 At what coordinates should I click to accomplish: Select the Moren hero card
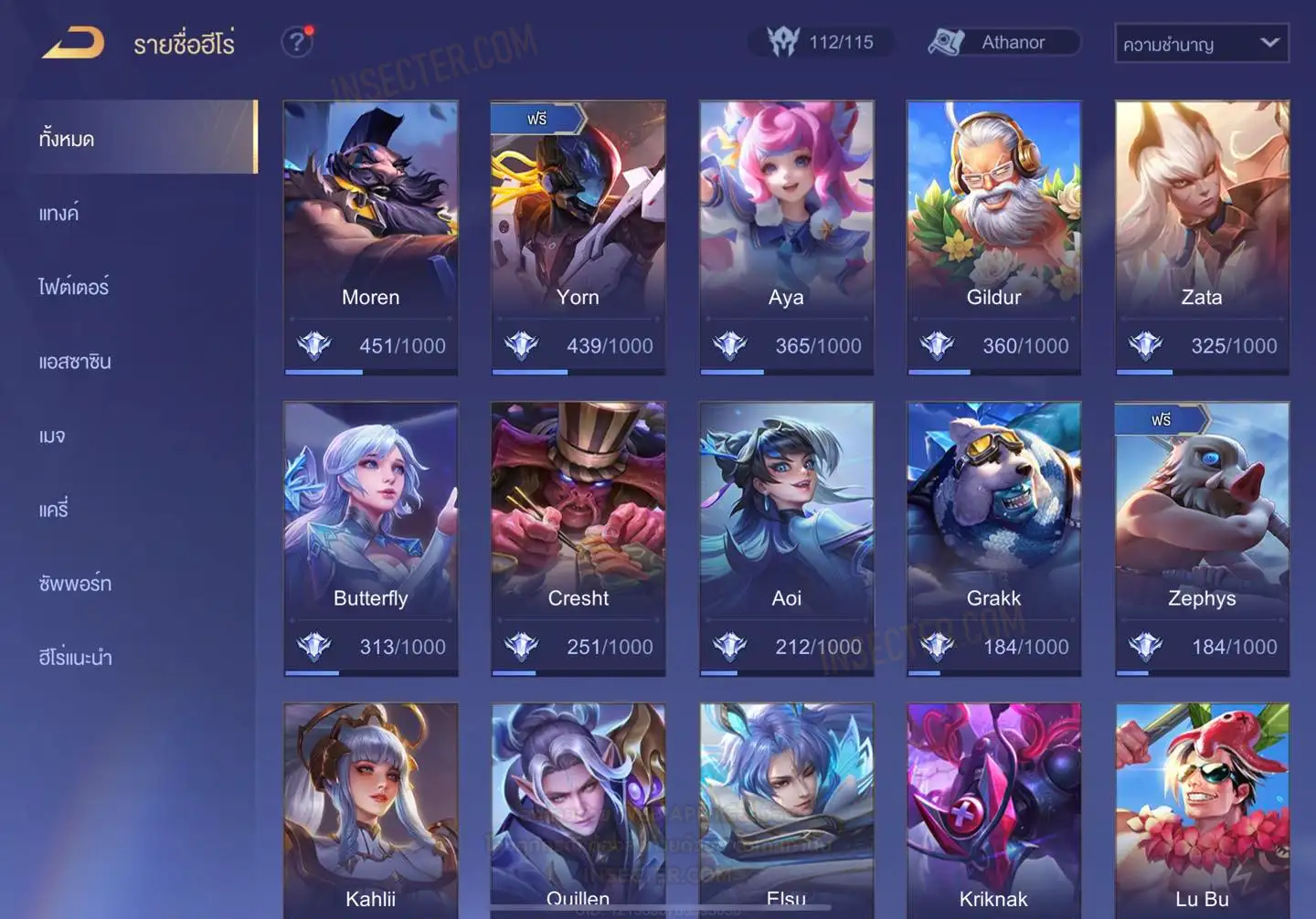pos(370,237)
